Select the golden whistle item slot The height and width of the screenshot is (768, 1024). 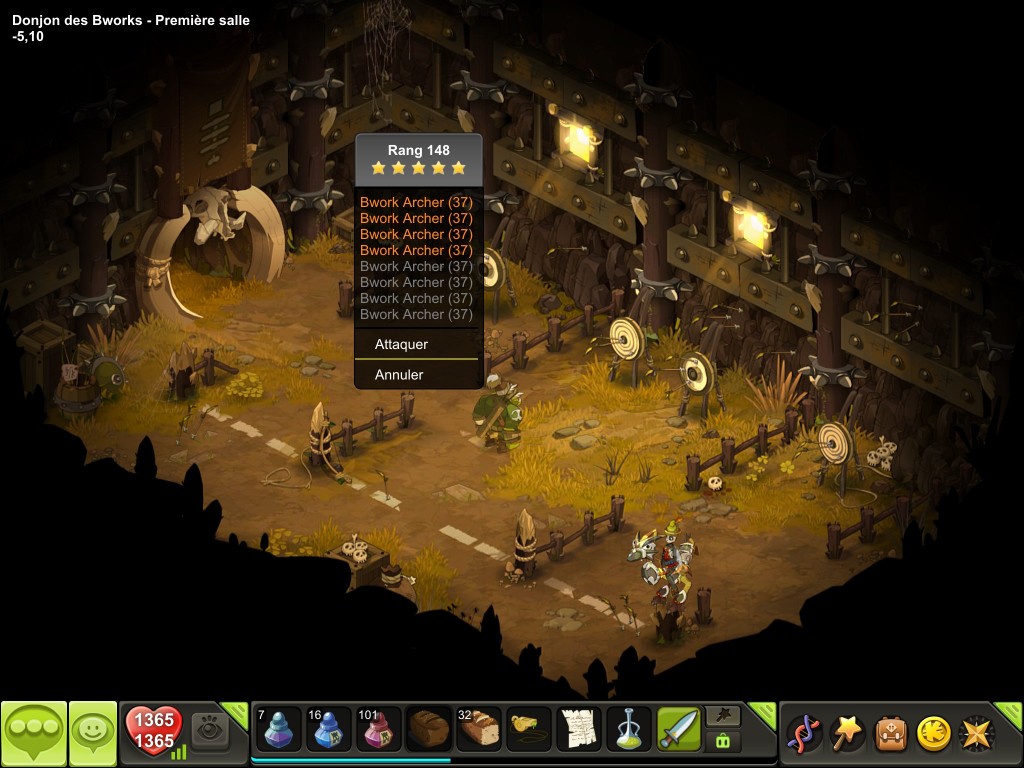coord(529,730)
